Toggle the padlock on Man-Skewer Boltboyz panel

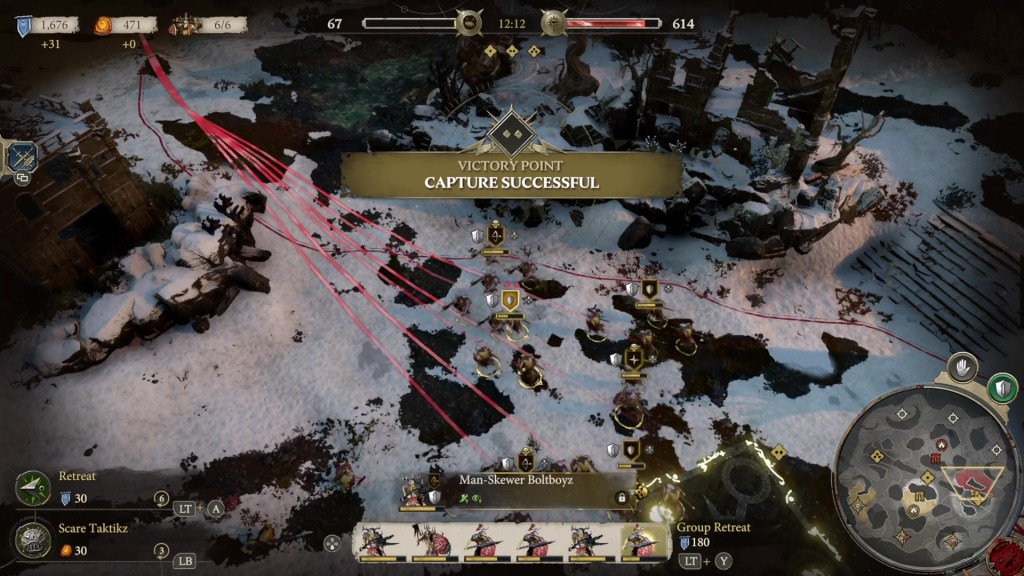tap(621, 497)
